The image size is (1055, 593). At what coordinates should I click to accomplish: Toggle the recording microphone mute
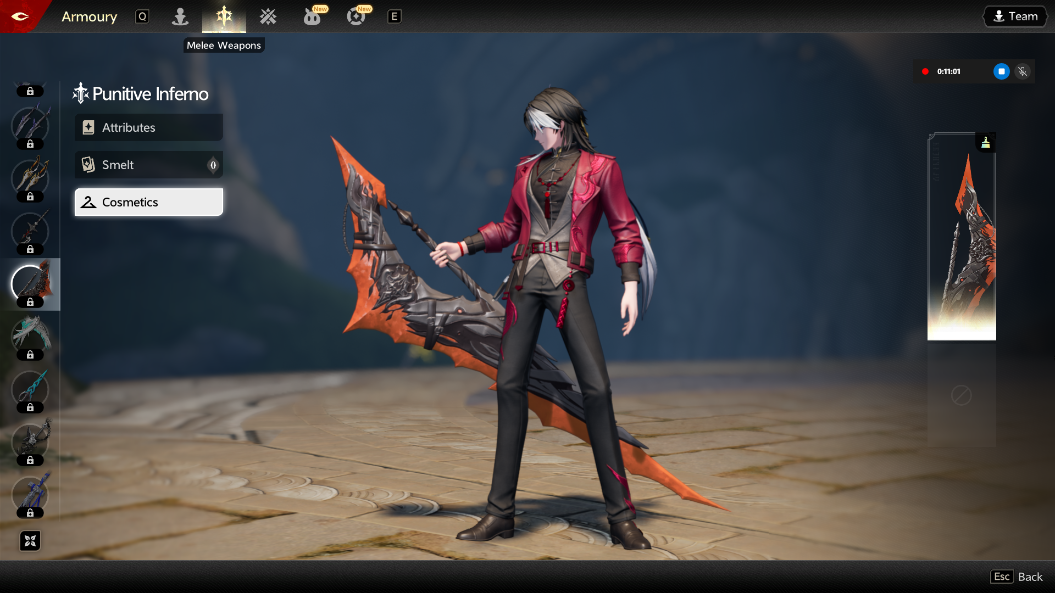pos(1022,71)
